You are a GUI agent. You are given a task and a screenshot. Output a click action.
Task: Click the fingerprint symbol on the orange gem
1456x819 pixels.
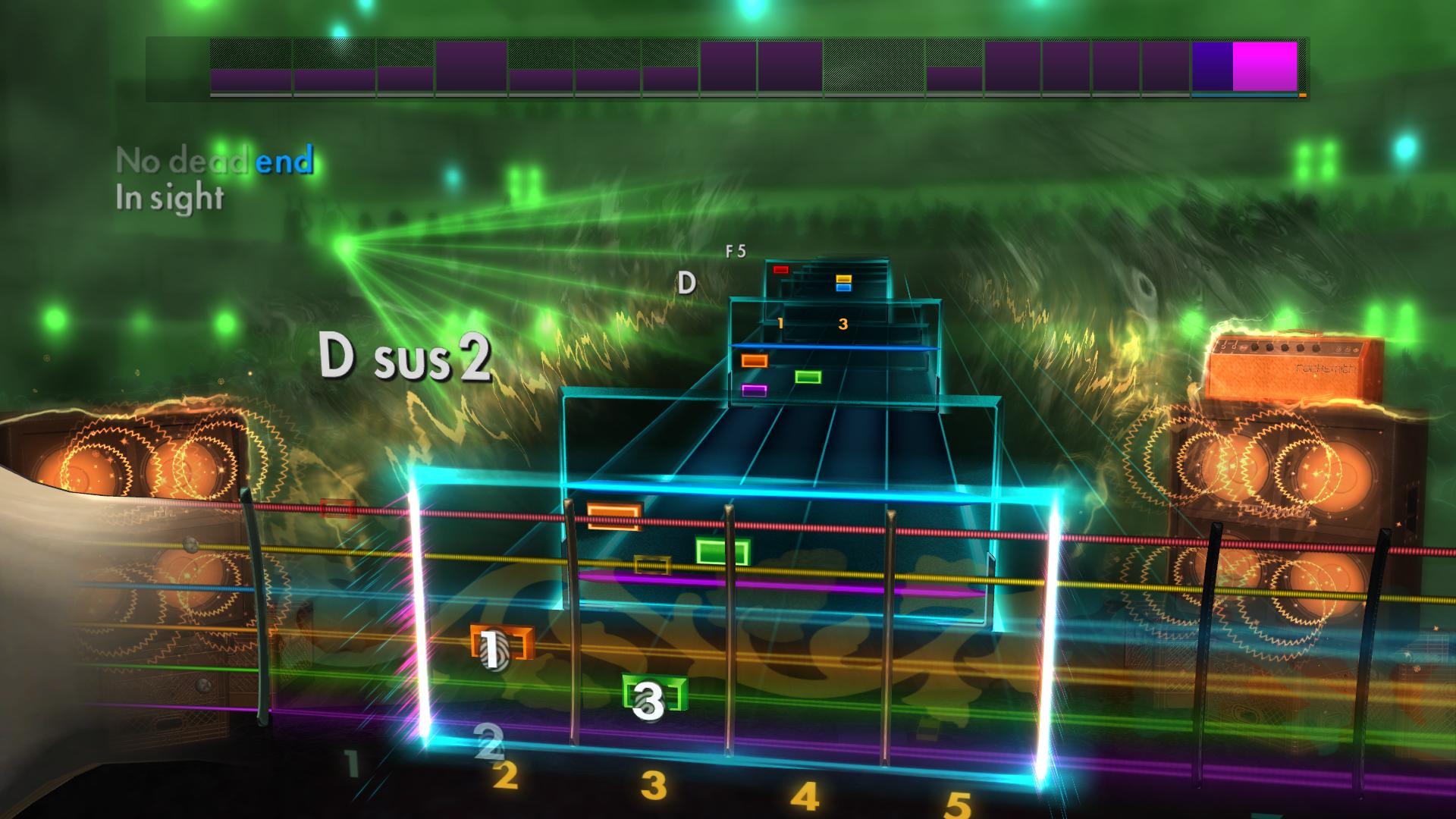tap(493, 648)
